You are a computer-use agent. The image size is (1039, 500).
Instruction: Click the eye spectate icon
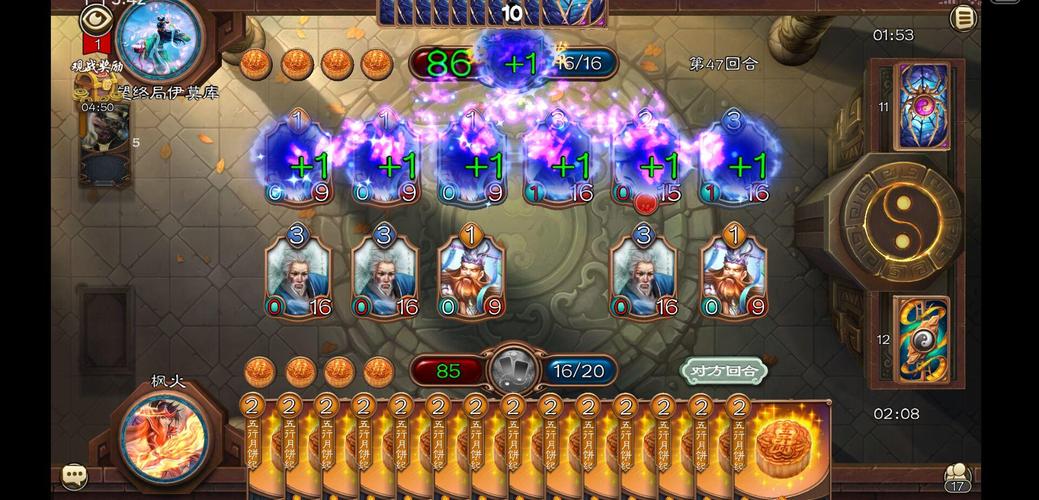tap(95, 18)
